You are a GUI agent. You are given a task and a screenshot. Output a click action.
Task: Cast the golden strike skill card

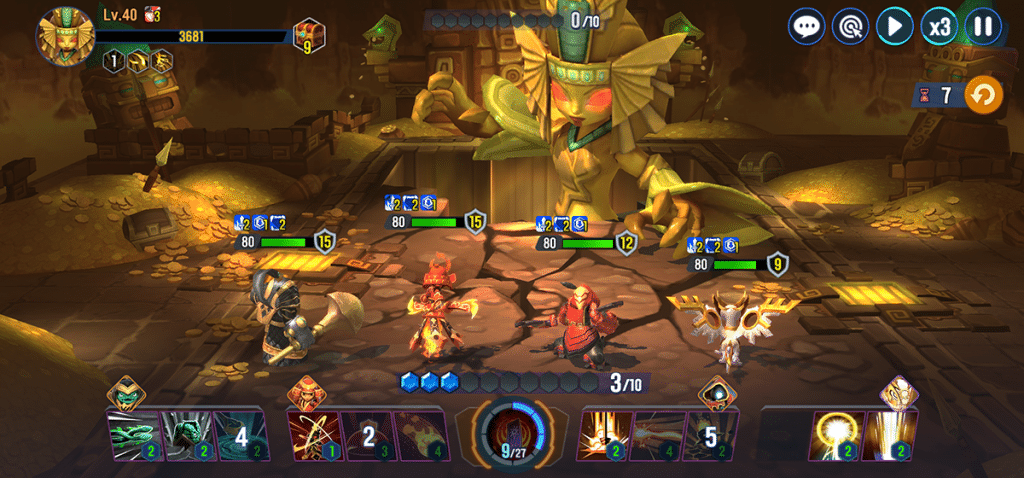(x=604, y=435)
